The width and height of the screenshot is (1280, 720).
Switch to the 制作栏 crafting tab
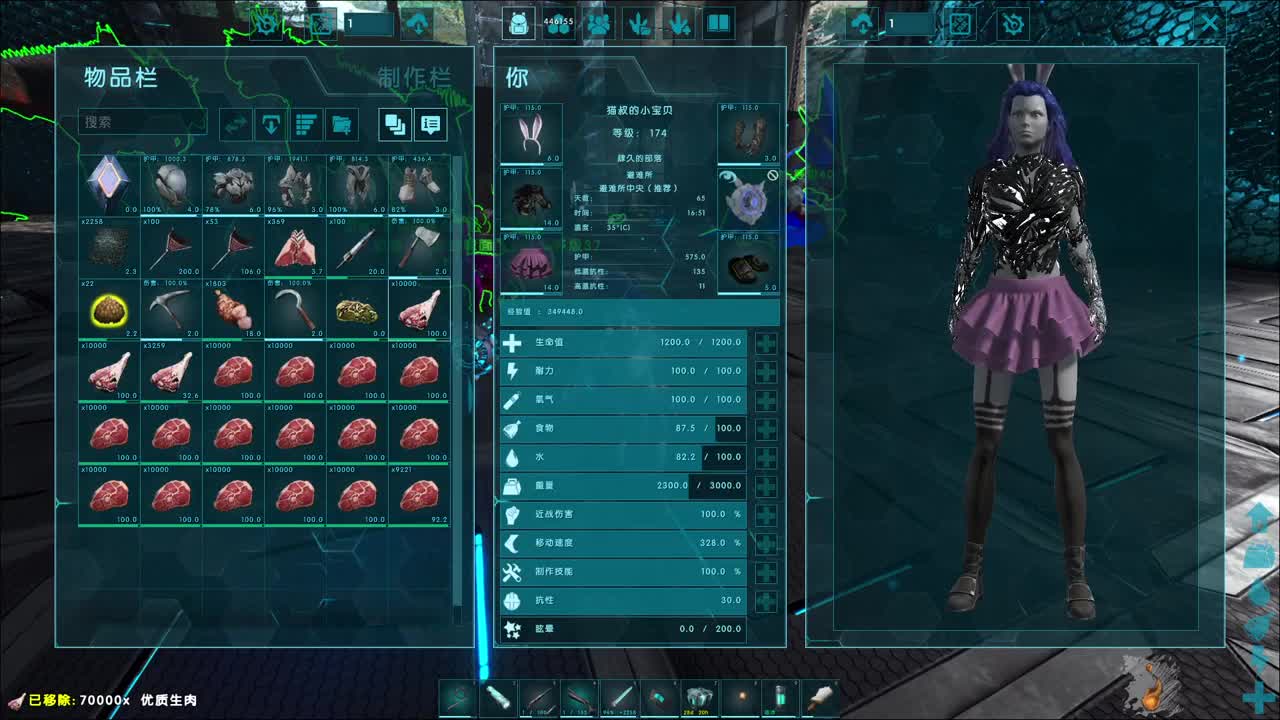[x=414, y=78]
